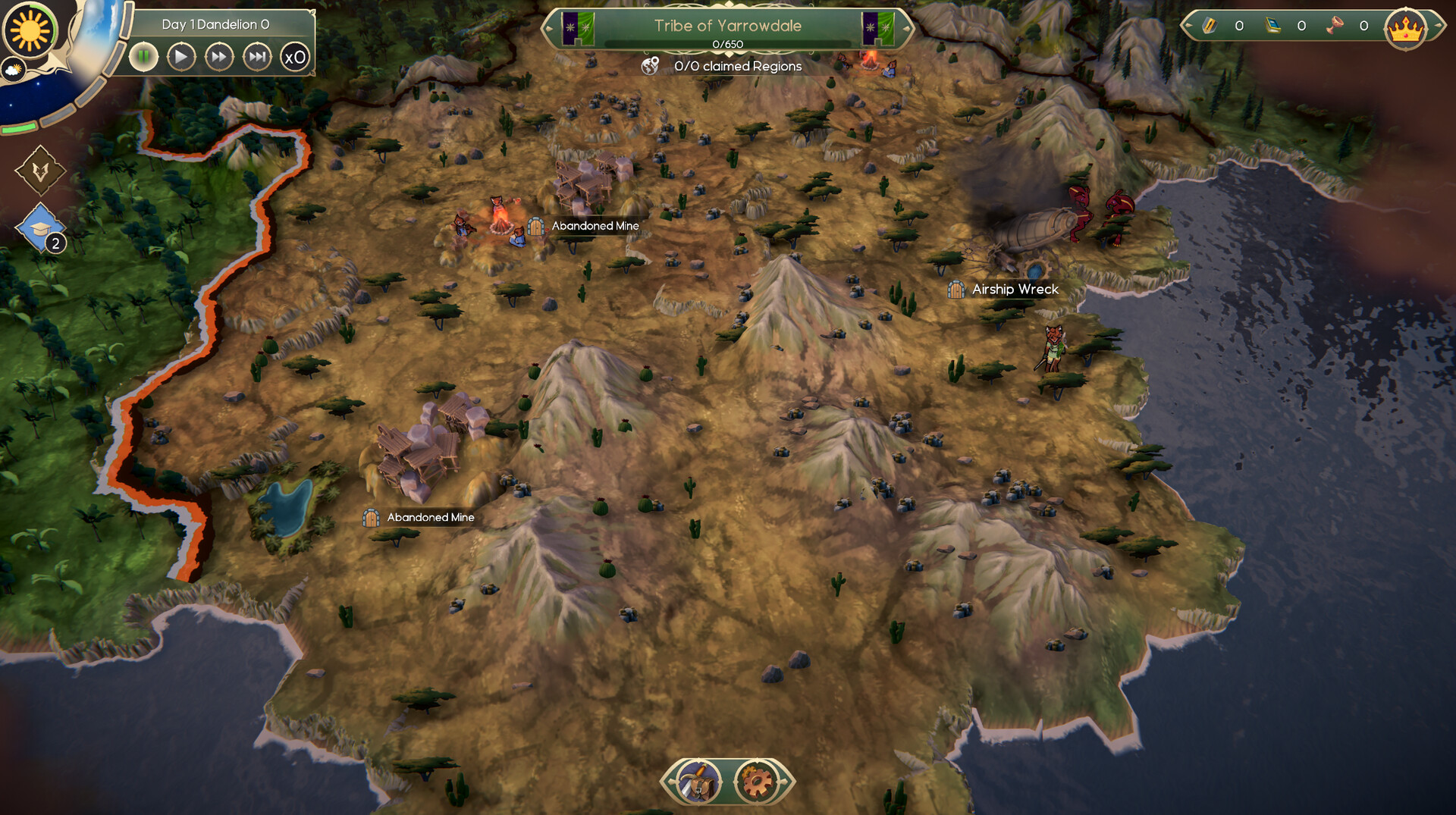Open the weather forecast cloud icon
Screen dimensions: 1456x815
pyautogui.click(x=14, y=71)
